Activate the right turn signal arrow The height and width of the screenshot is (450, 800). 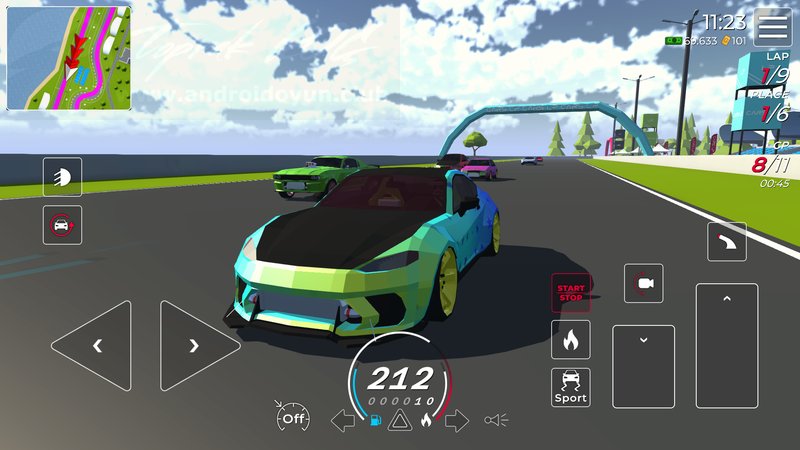(x=457, y=420)
